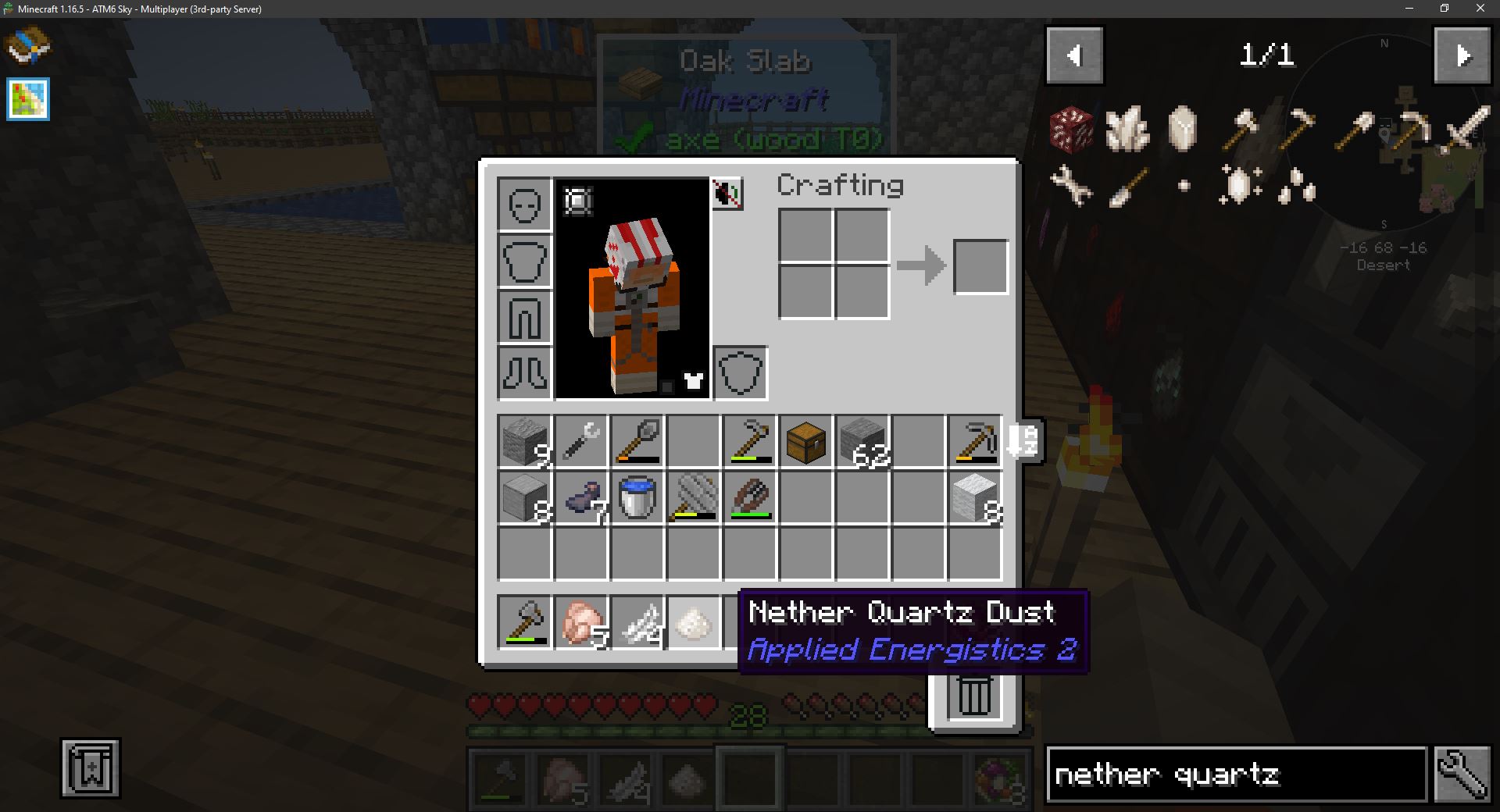Viewport: 1500px width, 812px height.
Task: Click the quartz crystal cluster in JEI panel
Action: (x=1127, y=129)
